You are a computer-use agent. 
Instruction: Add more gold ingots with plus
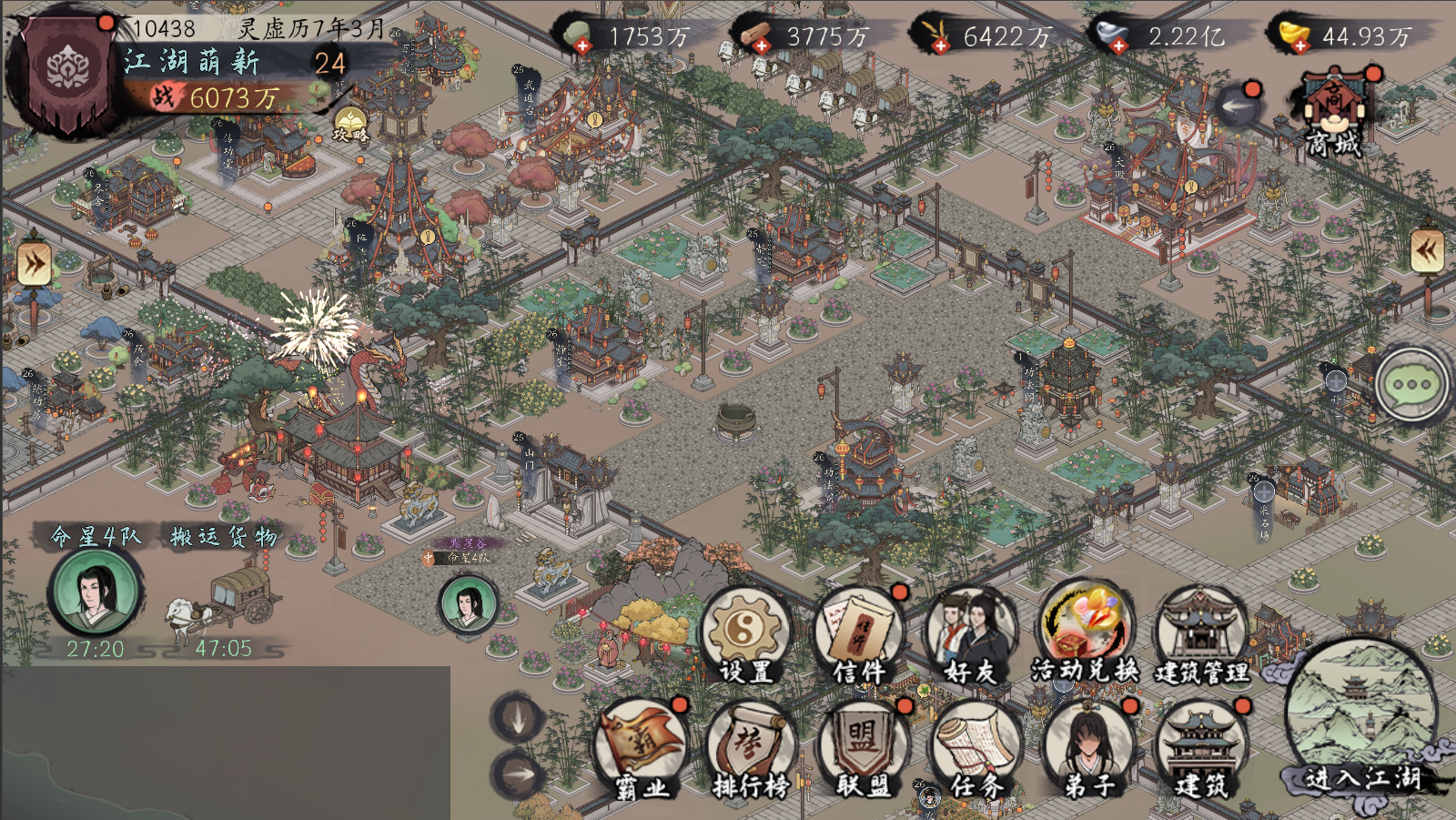pos(1300,45)
